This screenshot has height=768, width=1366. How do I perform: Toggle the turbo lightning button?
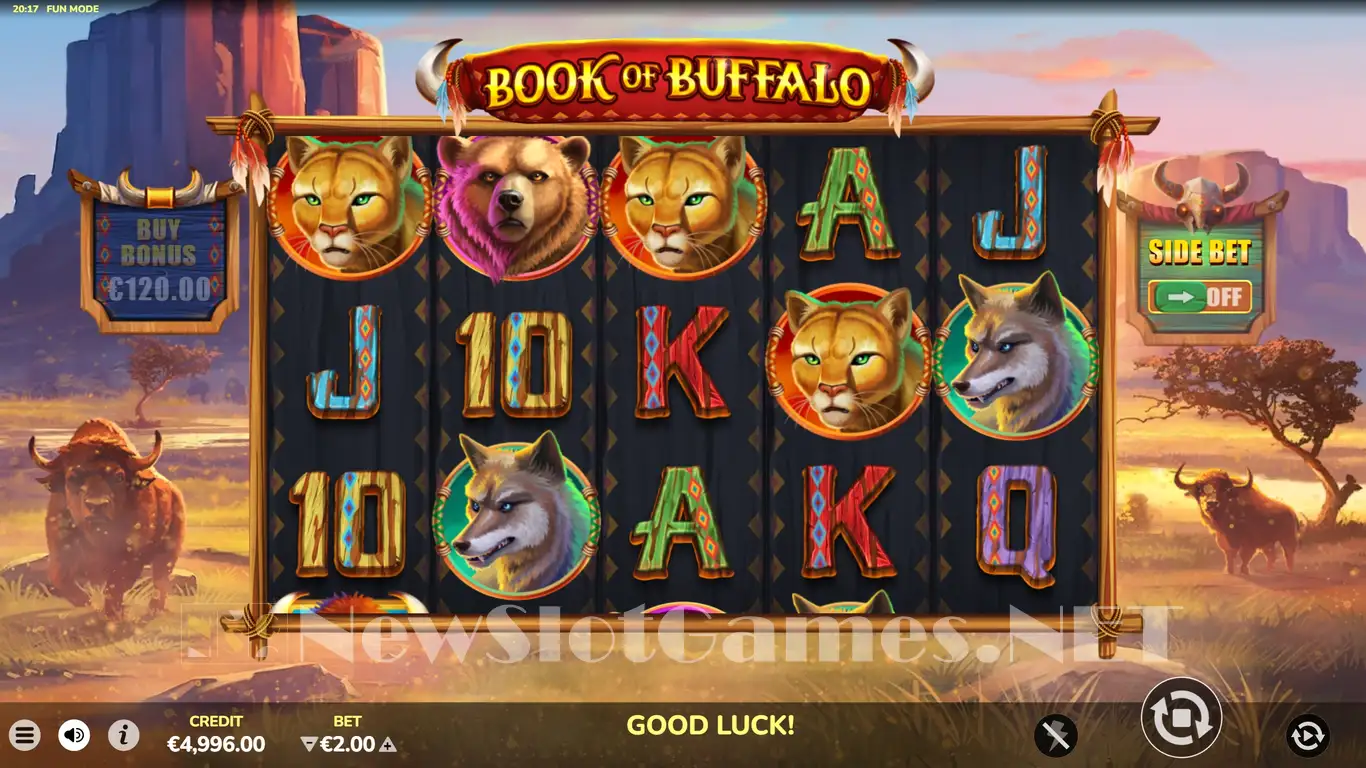click(x=1056, y=736)
